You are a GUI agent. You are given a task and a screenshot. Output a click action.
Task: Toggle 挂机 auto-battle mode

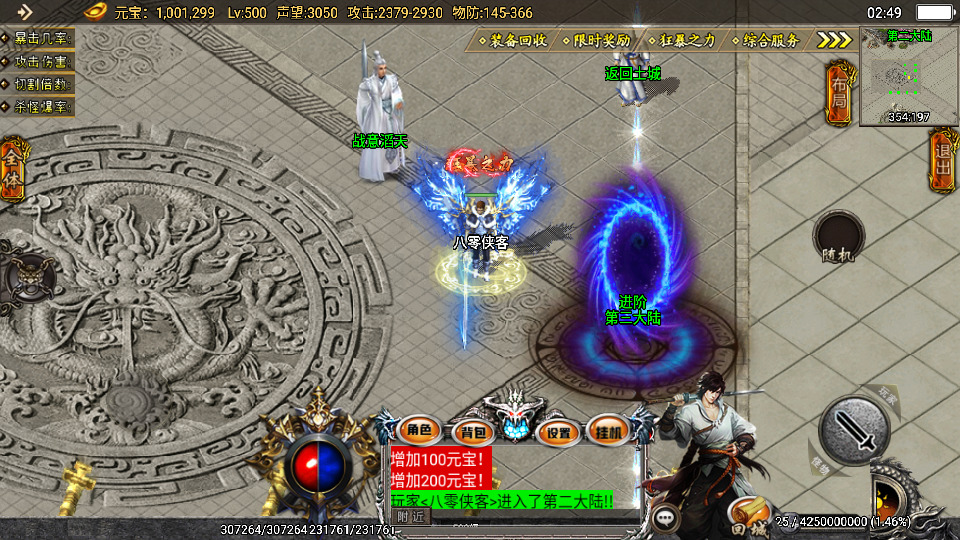click(x=609, y=431)
